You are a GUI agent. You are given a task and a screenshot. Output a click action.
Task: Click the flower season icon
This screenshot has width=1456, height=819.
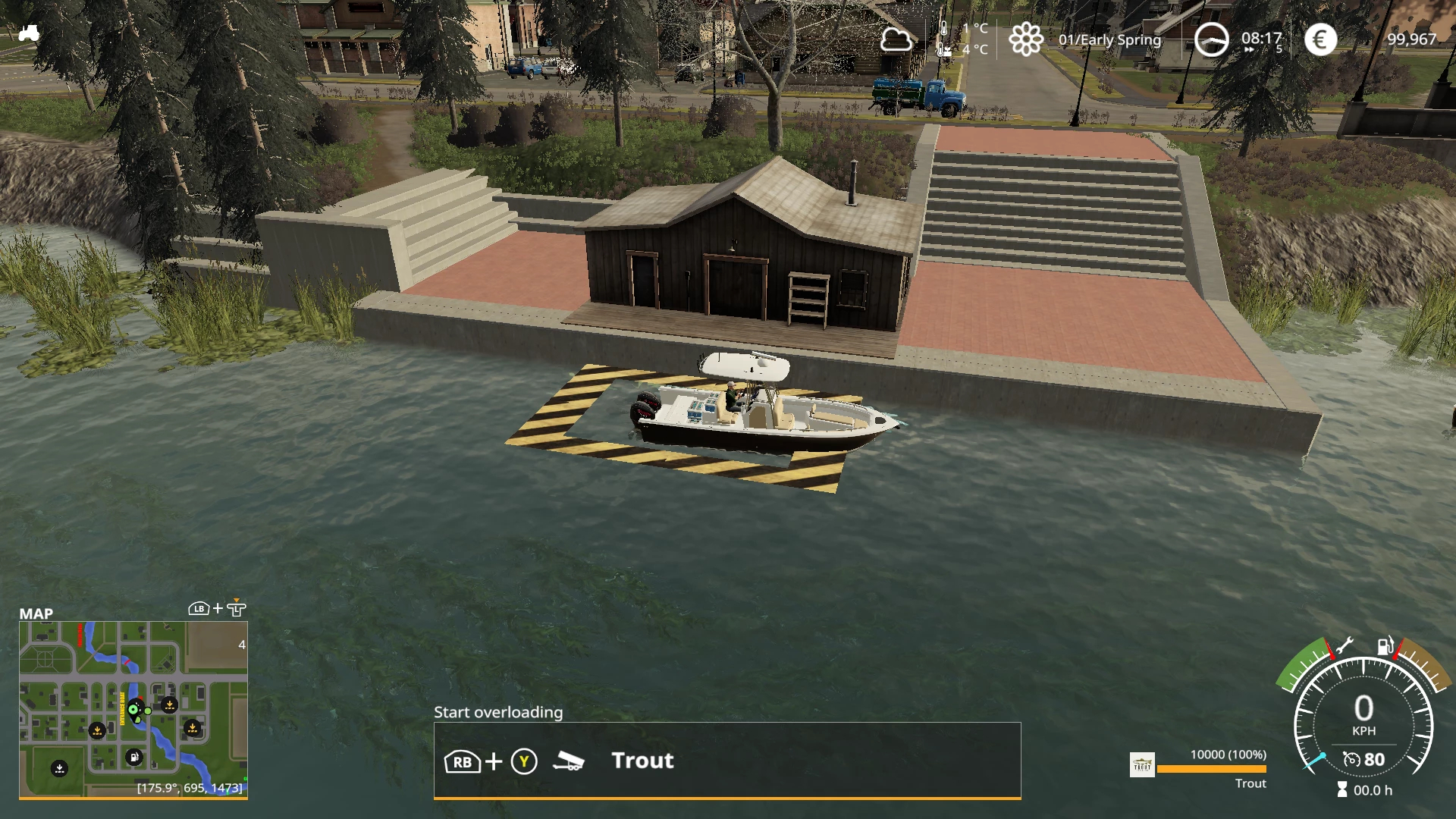pyautogui.click(x=1025, y=39)
